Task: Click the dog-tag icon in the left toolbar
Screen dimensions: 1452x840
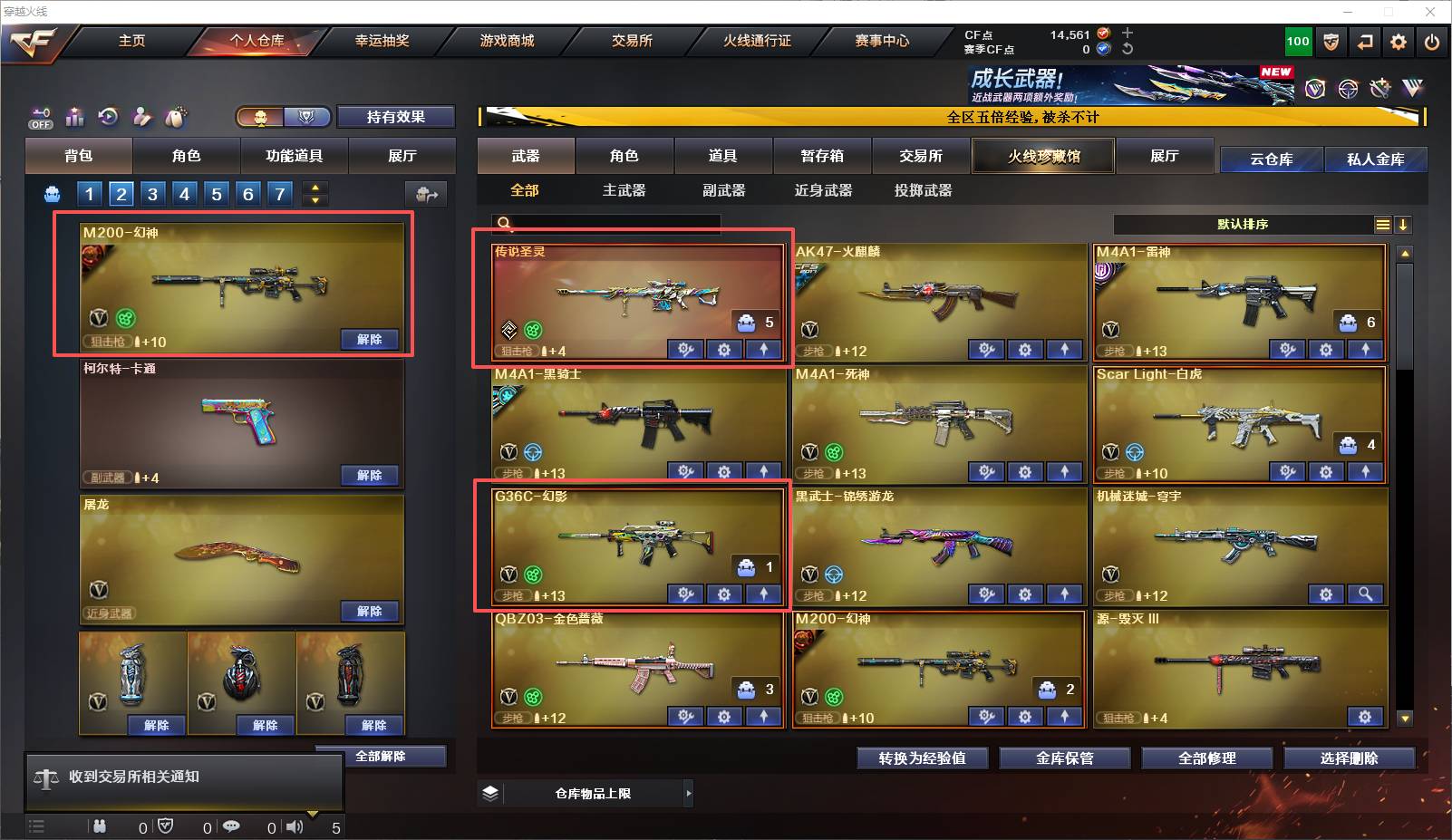Action: point(177,116)
